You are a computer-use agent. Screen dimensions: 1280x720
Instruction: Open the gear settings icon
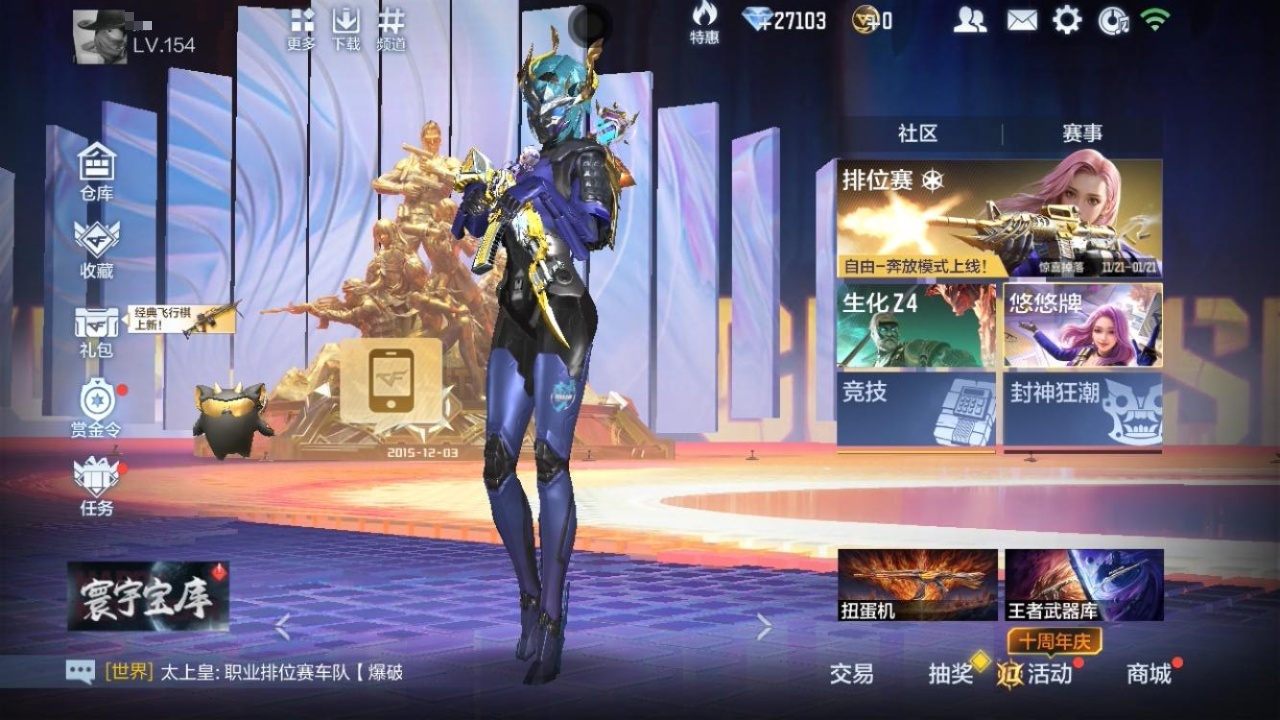click(1067, 20)
